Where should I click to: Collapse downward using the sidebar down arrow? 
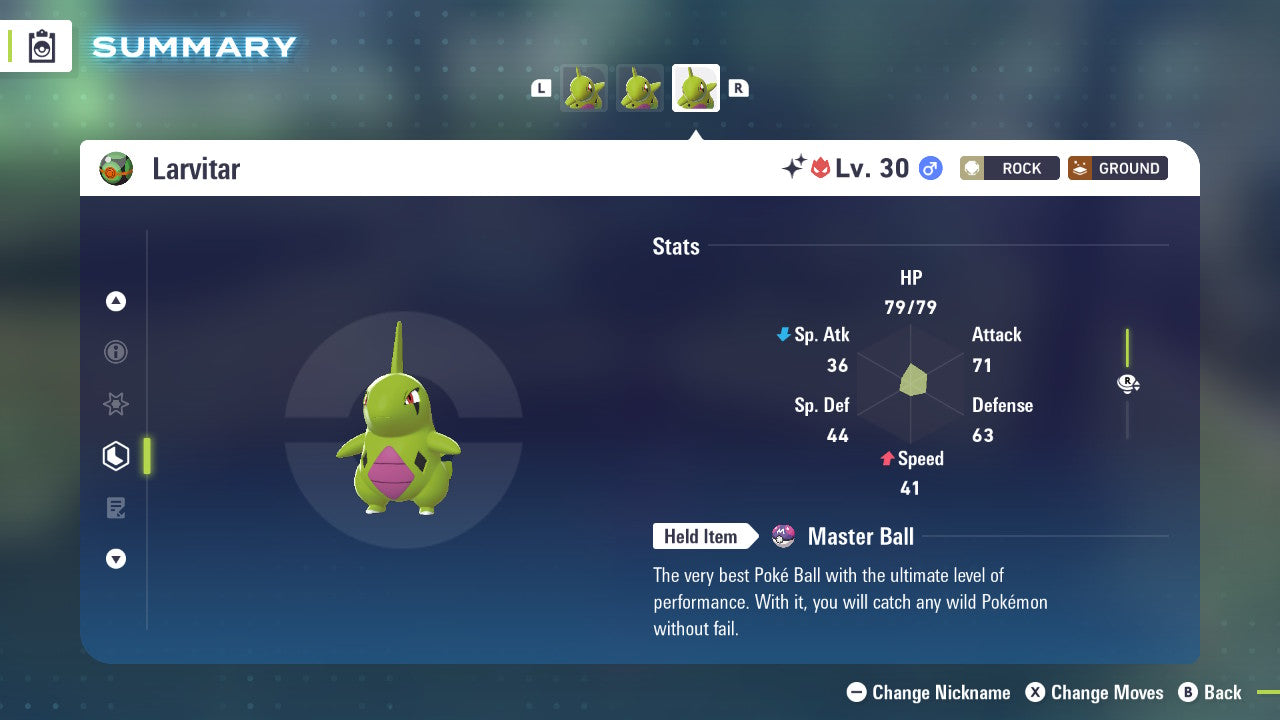(x=116, y=559)
